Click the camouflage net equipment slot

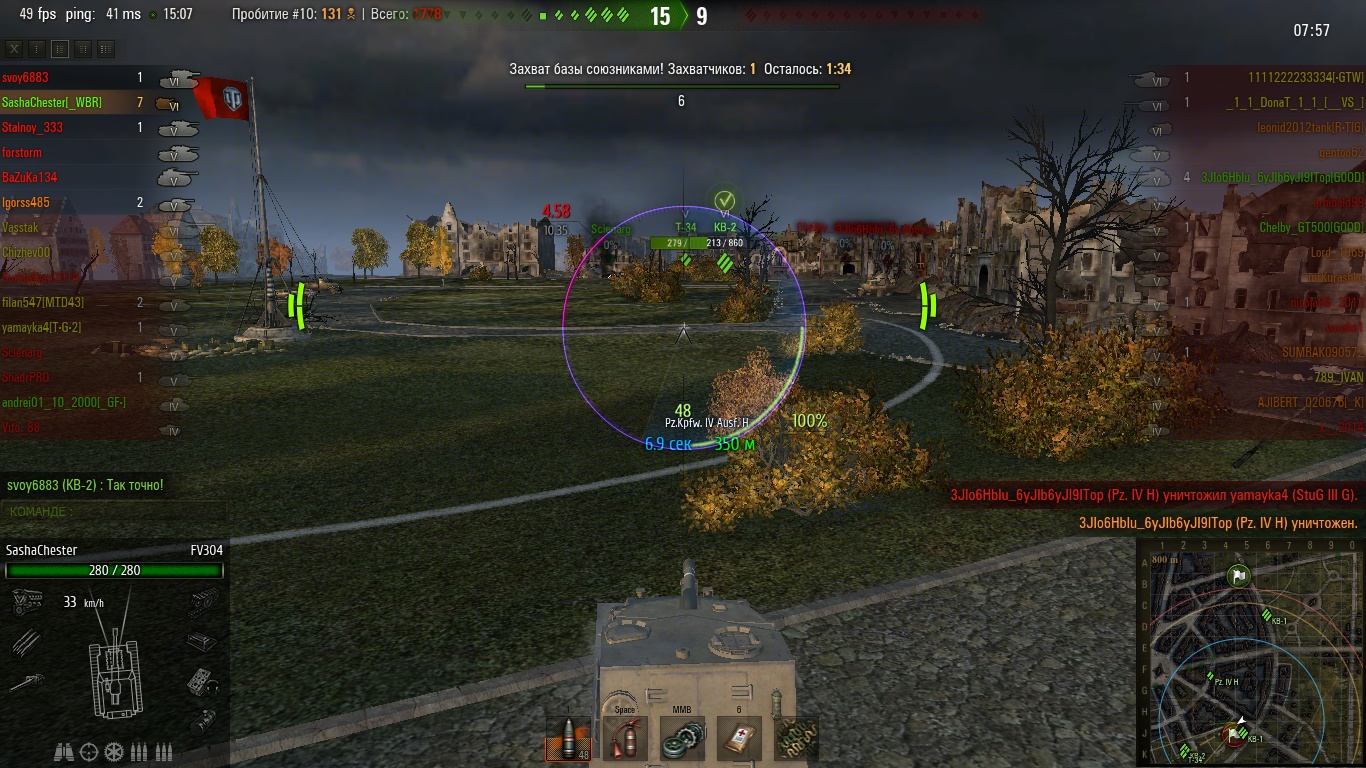(796, 738)
